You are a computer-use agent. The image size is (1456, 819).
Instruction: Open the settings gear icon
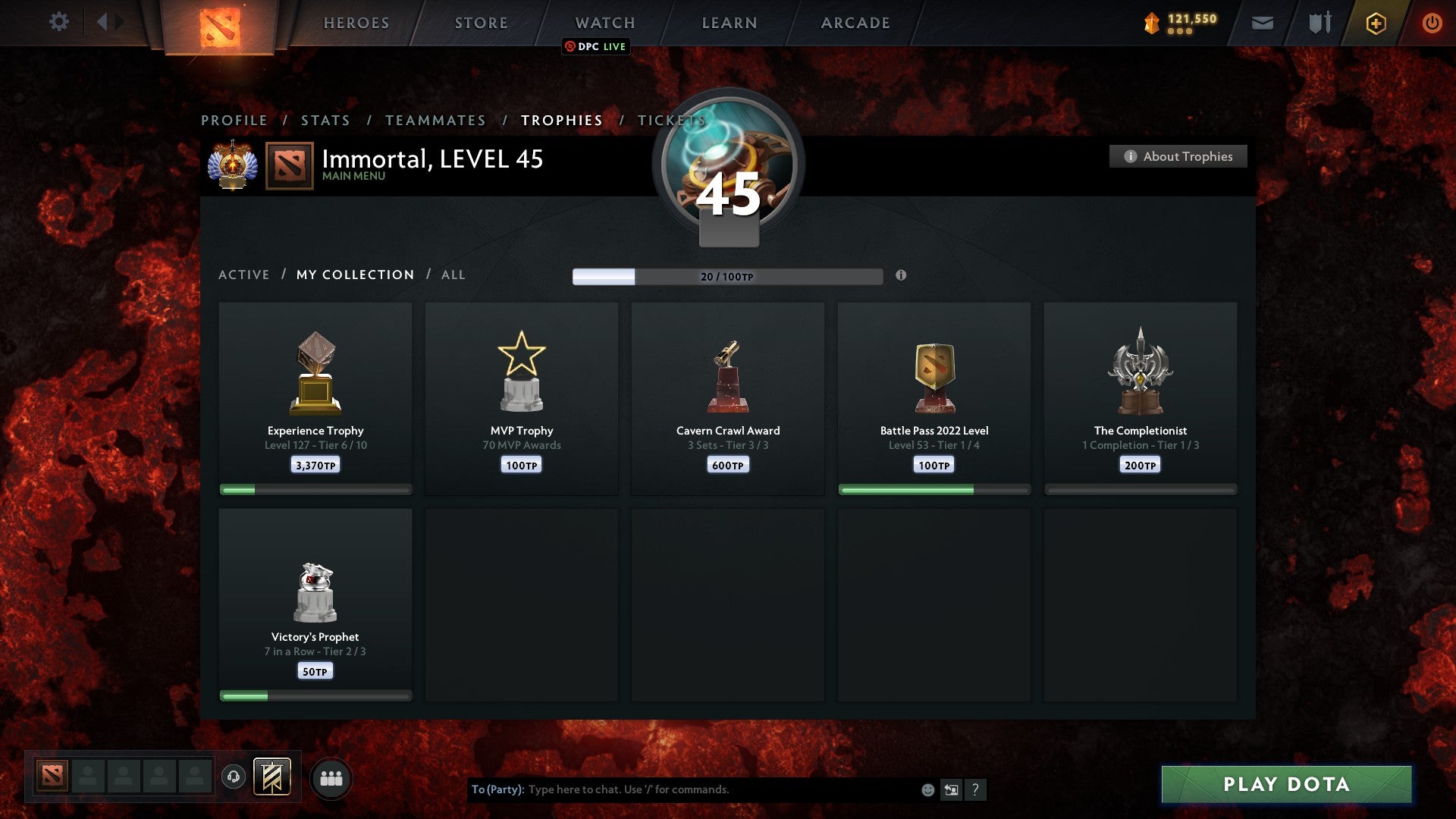pyautogui.click(x=58, y=22)
